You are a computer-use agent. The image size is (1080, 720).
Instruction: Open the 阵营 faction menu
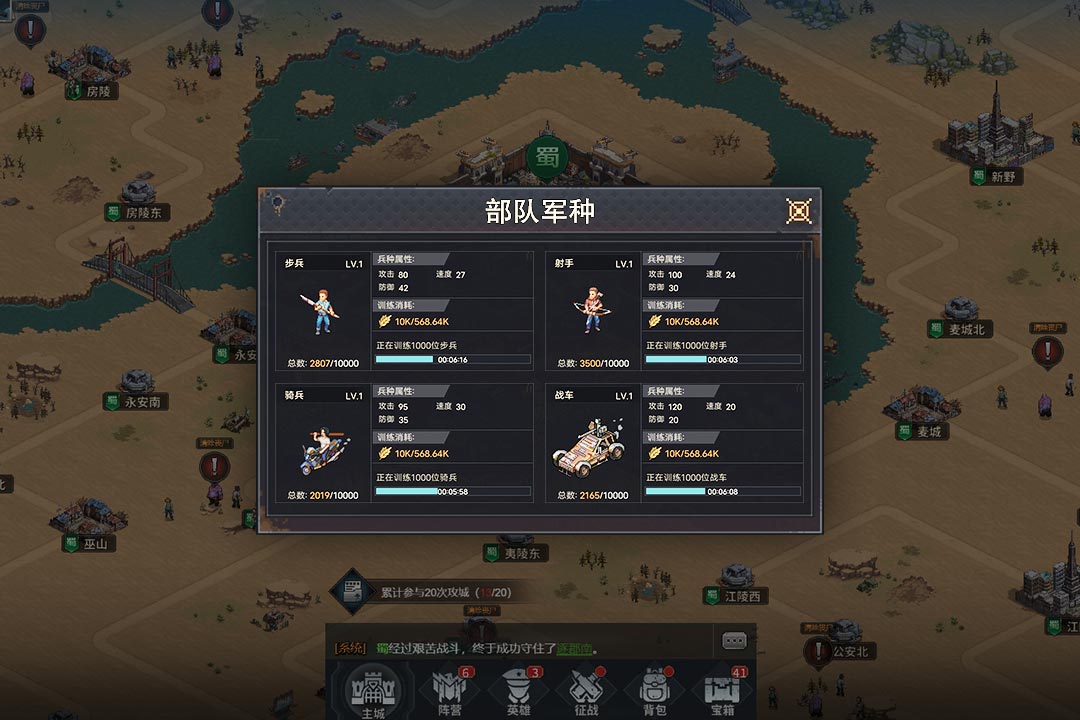[449, 692]
